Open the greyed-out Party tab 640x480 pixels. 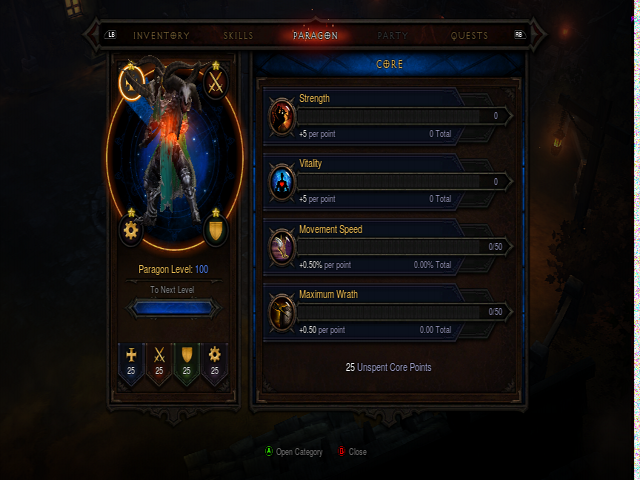[393, 35]
